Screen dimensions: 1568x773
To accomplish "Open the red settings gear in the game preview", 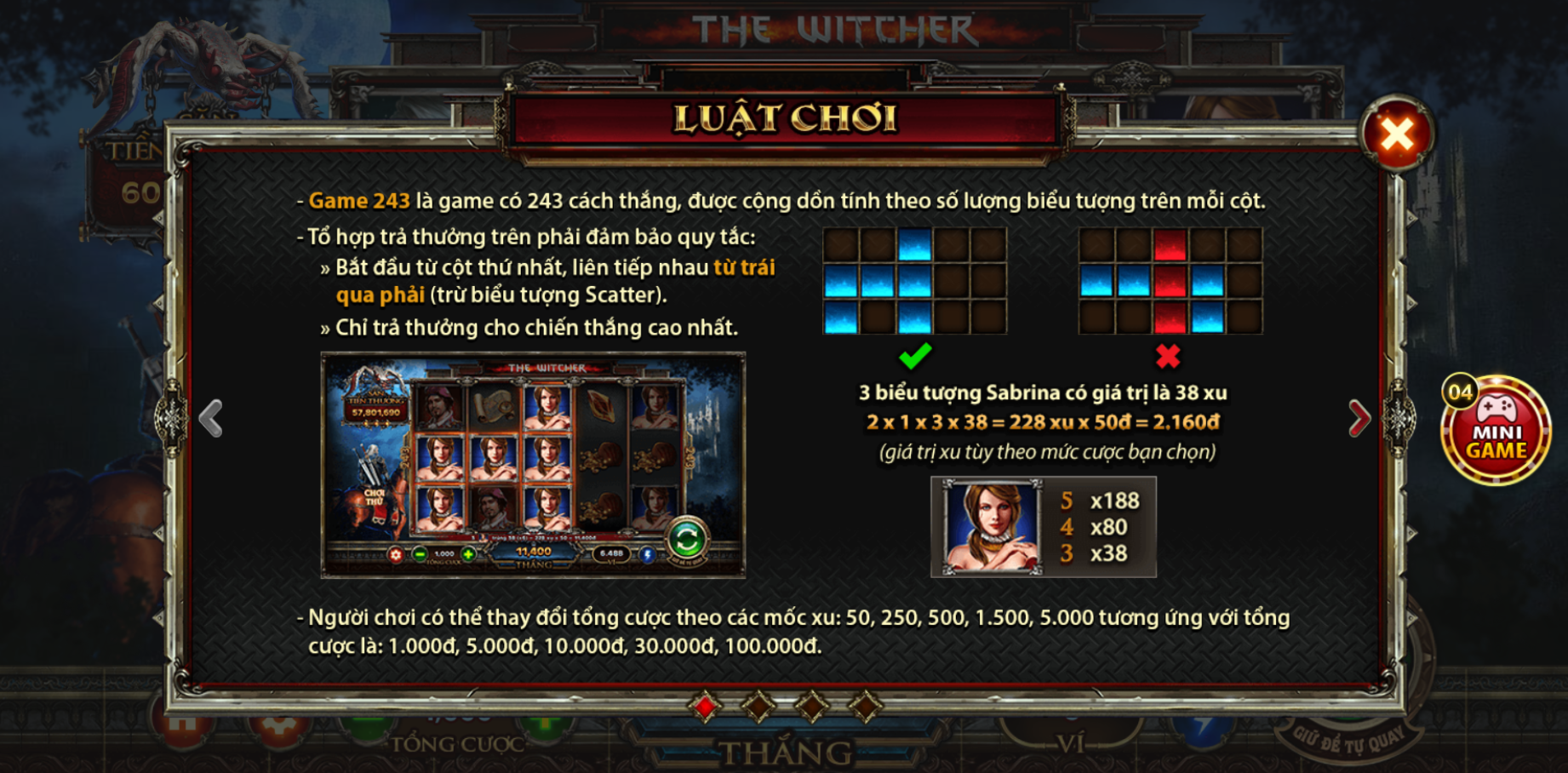I will (395, 555).
